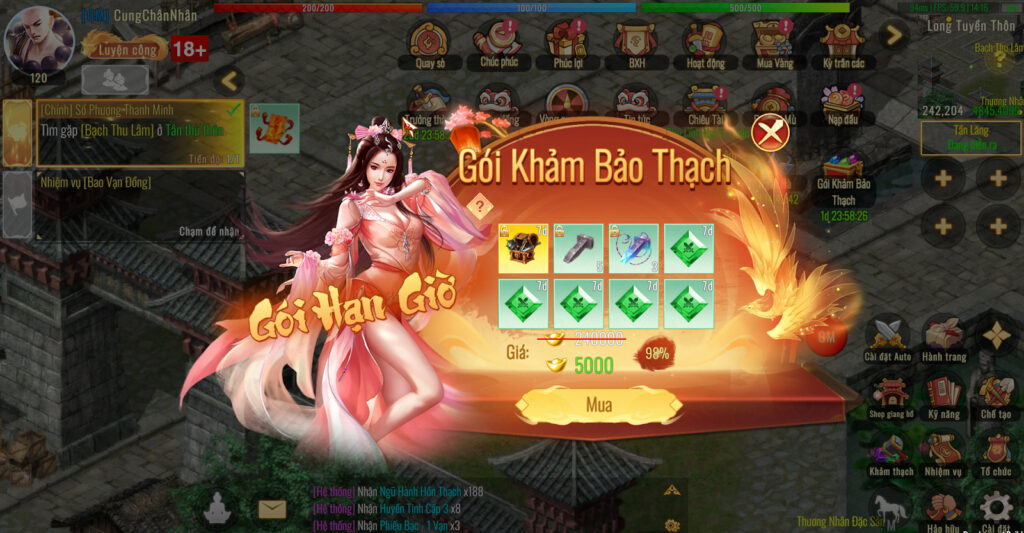Buy the gem pack with the Mua button

tap(598, 406)
